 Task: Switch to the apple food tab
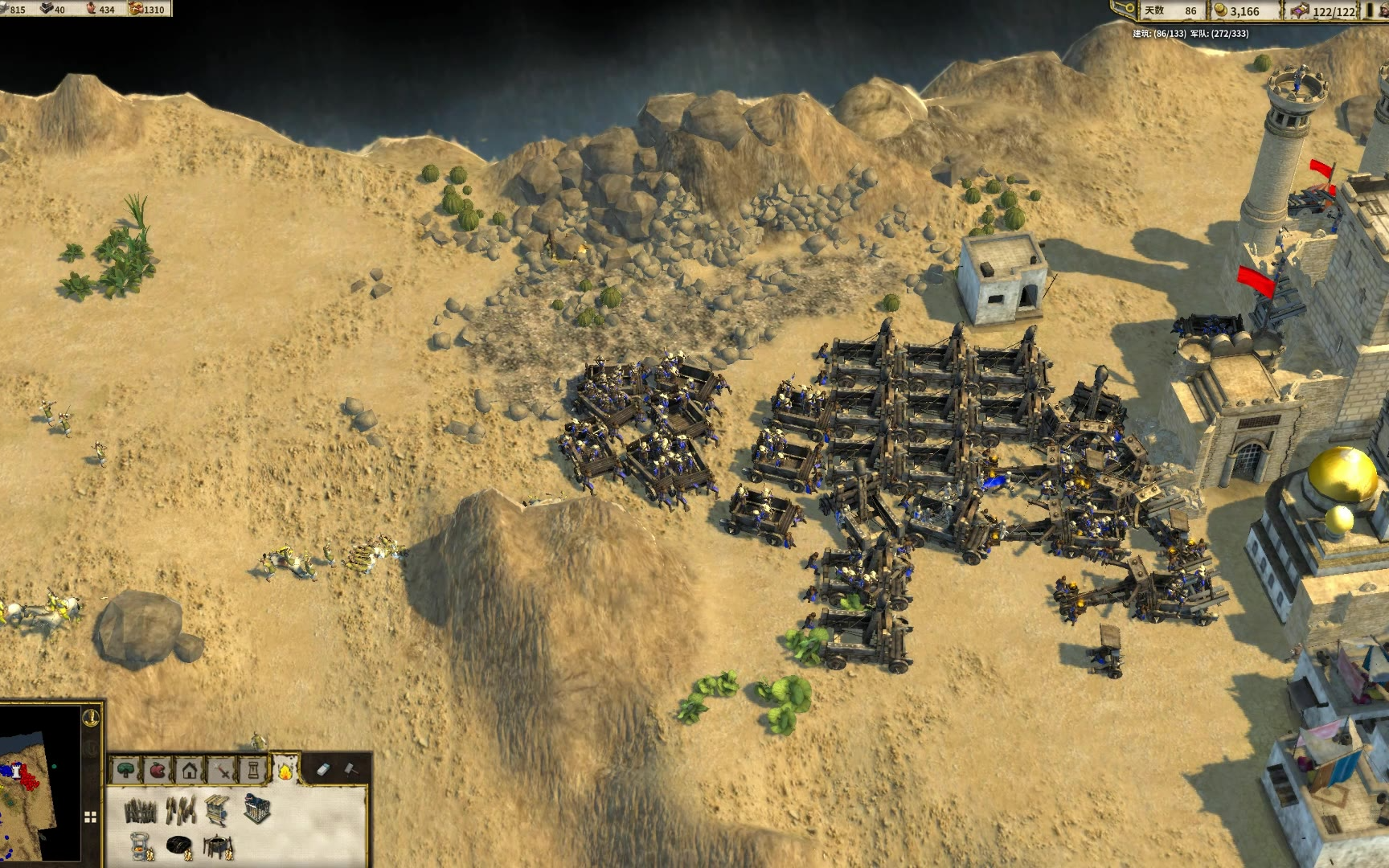click(158, 771)
